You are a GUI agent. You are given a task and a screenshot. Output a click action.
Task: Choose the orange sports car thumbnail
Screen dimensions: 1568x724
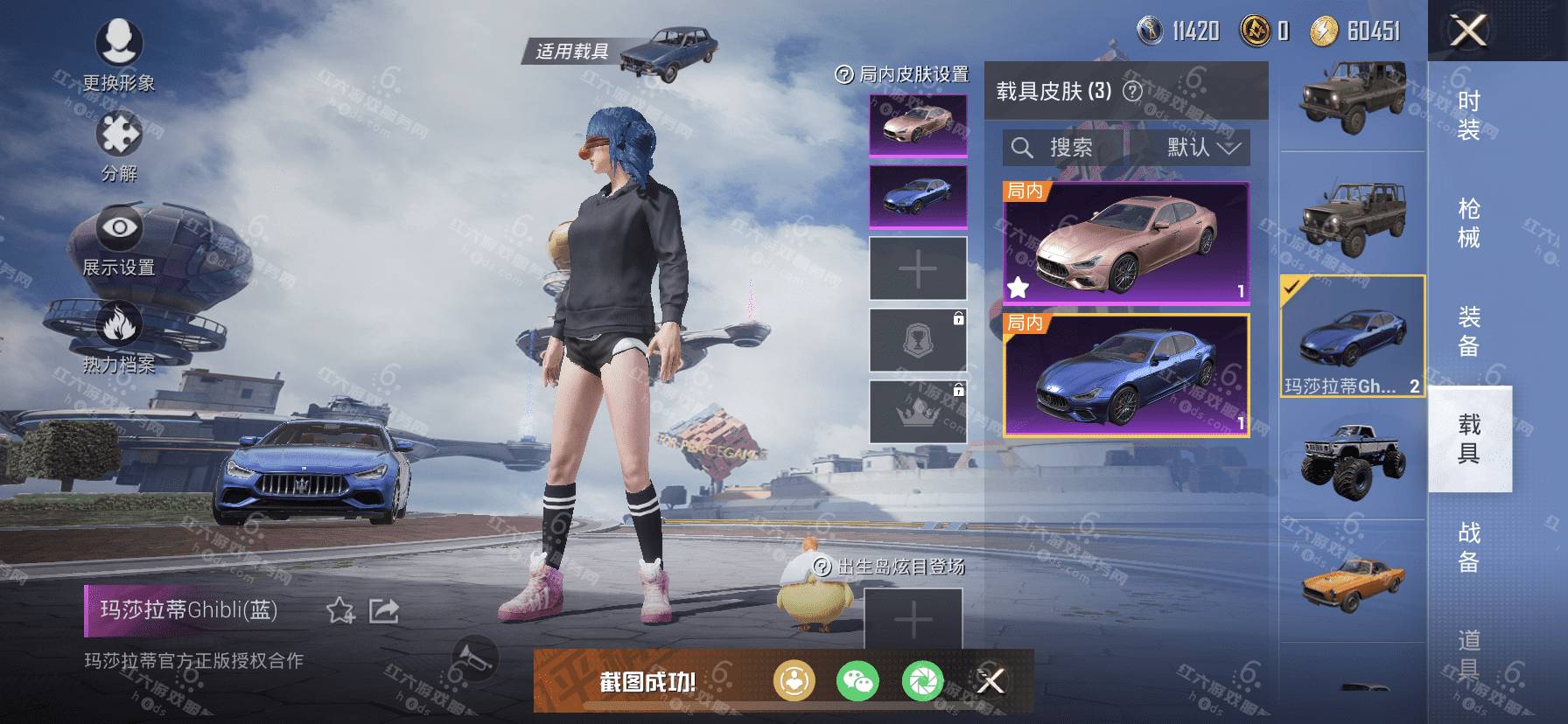1353,581
